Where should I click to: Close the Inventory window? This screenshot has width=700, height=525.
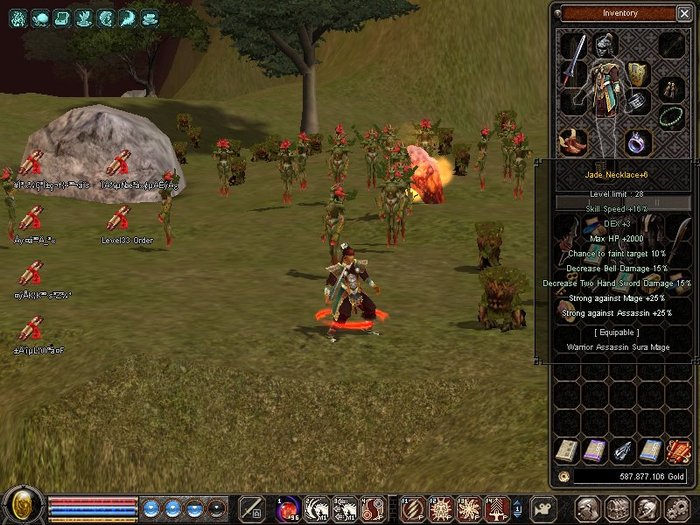click(686, 13)
